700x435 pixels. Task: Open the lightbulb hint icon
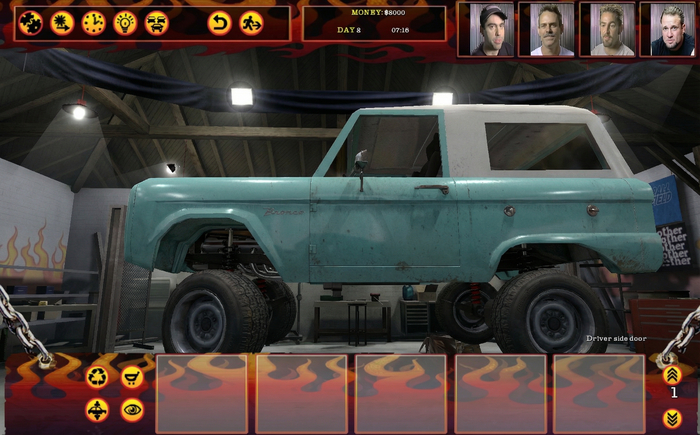125,22
